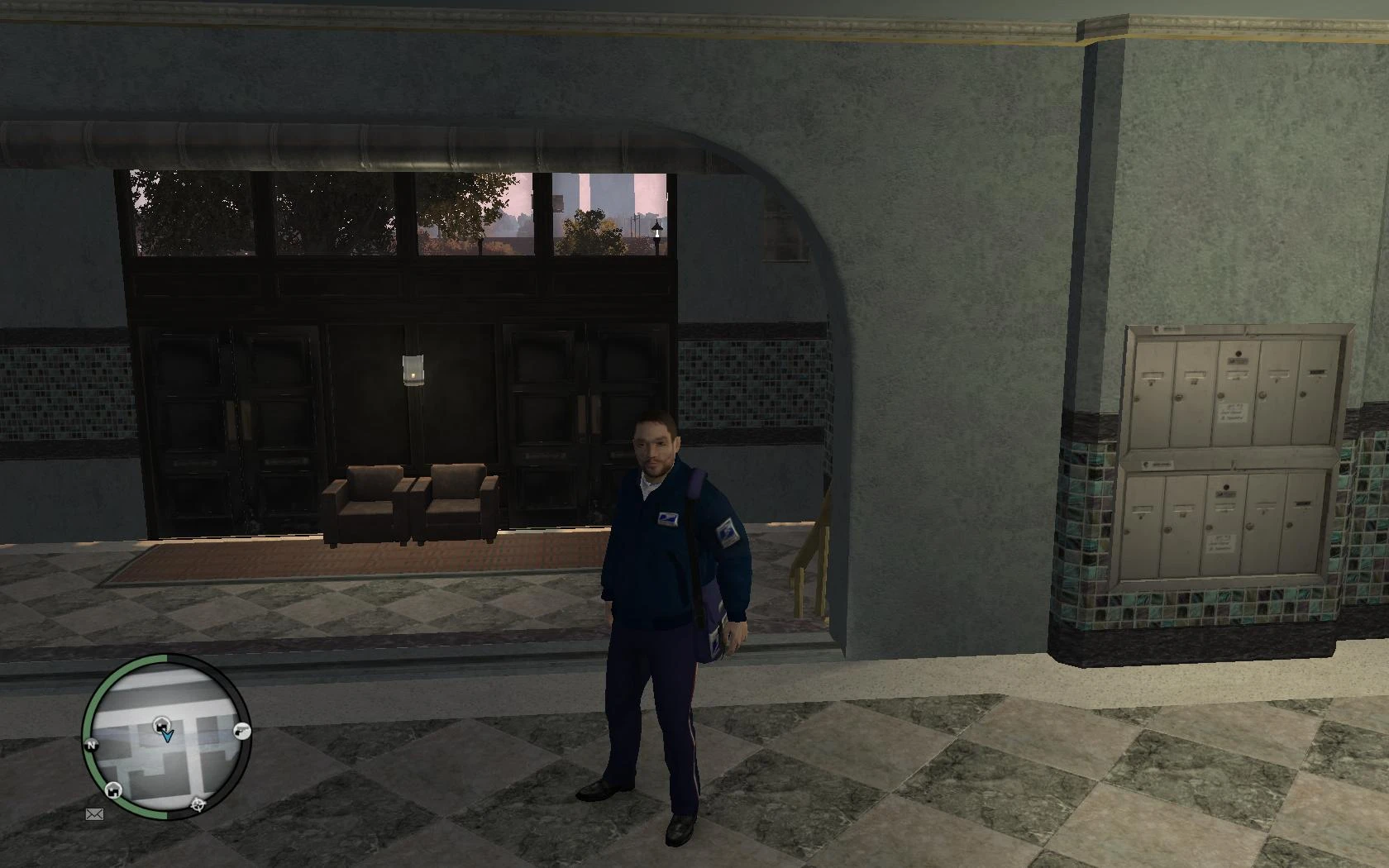Click the right brown armchair
Viewport: 1389px width, 868px height.
tap(456, 504)
